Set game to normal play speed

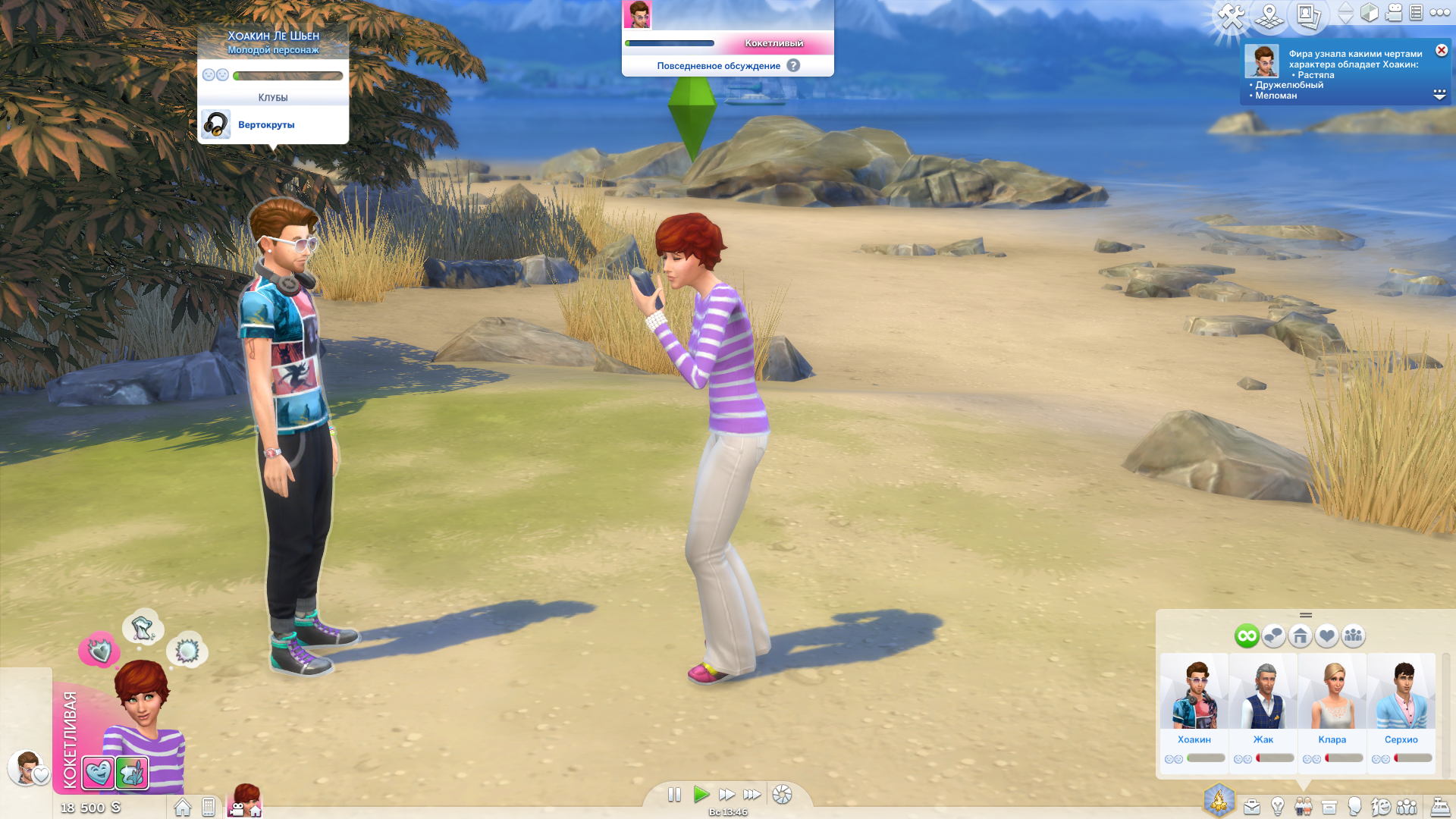[x=701, y=794]
